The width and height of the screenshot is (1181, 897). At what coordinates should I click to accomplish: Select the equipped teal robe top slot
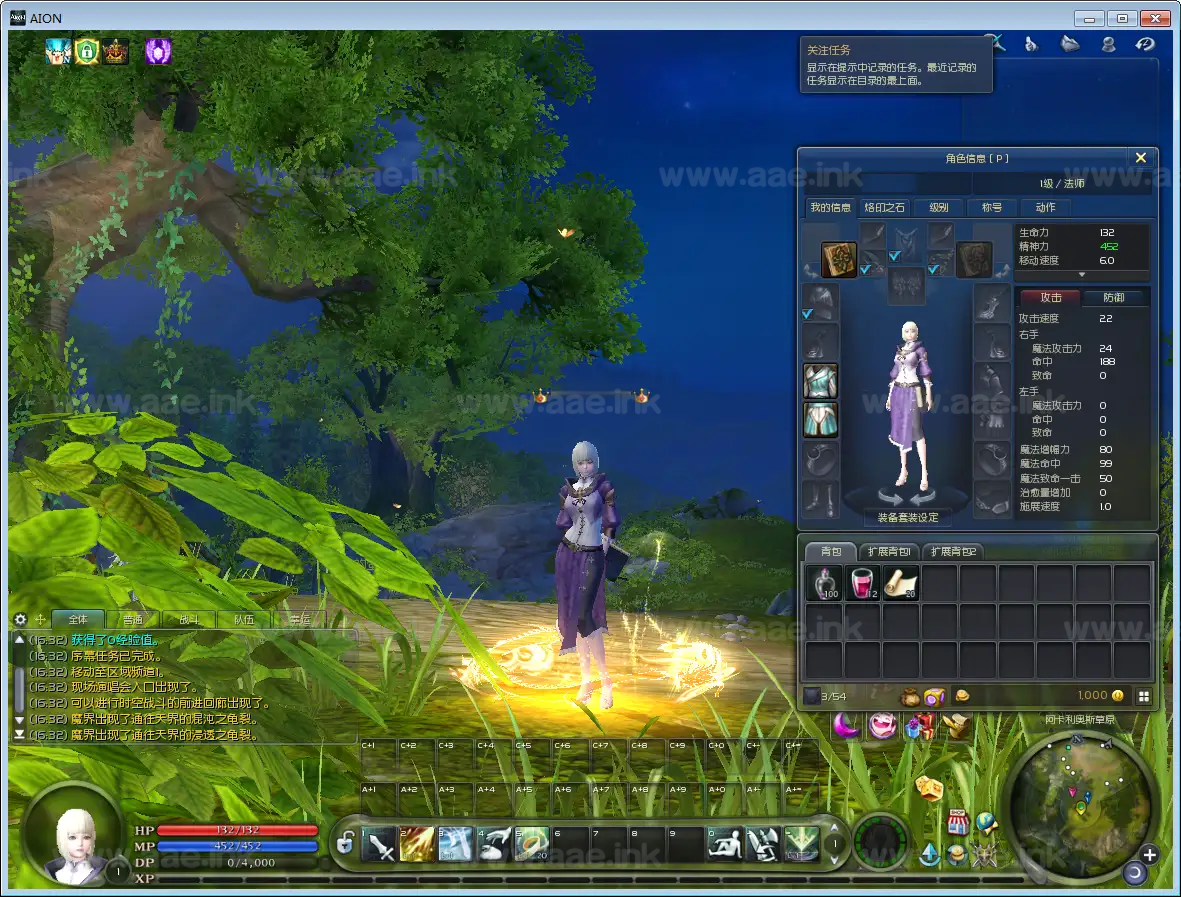pyautogui.click(x=821, y=382)
